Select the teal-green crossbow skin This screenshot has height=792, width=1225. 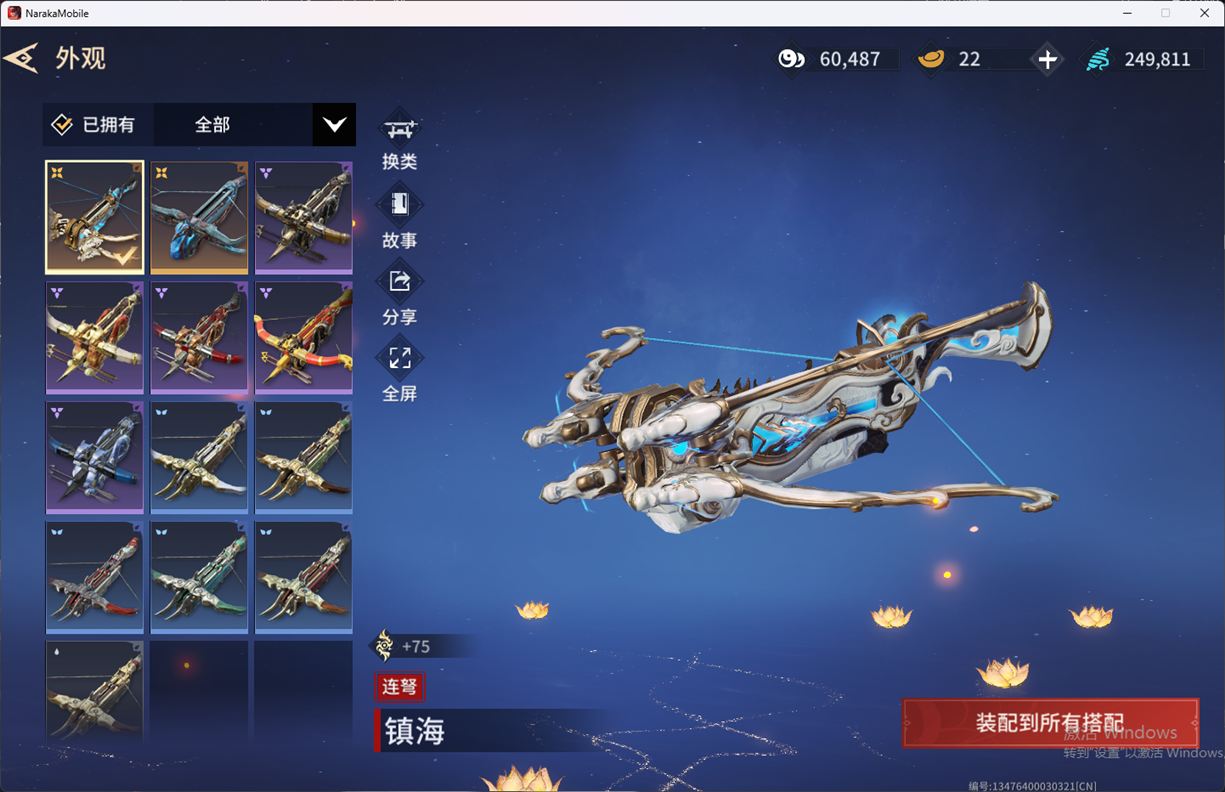199,577
